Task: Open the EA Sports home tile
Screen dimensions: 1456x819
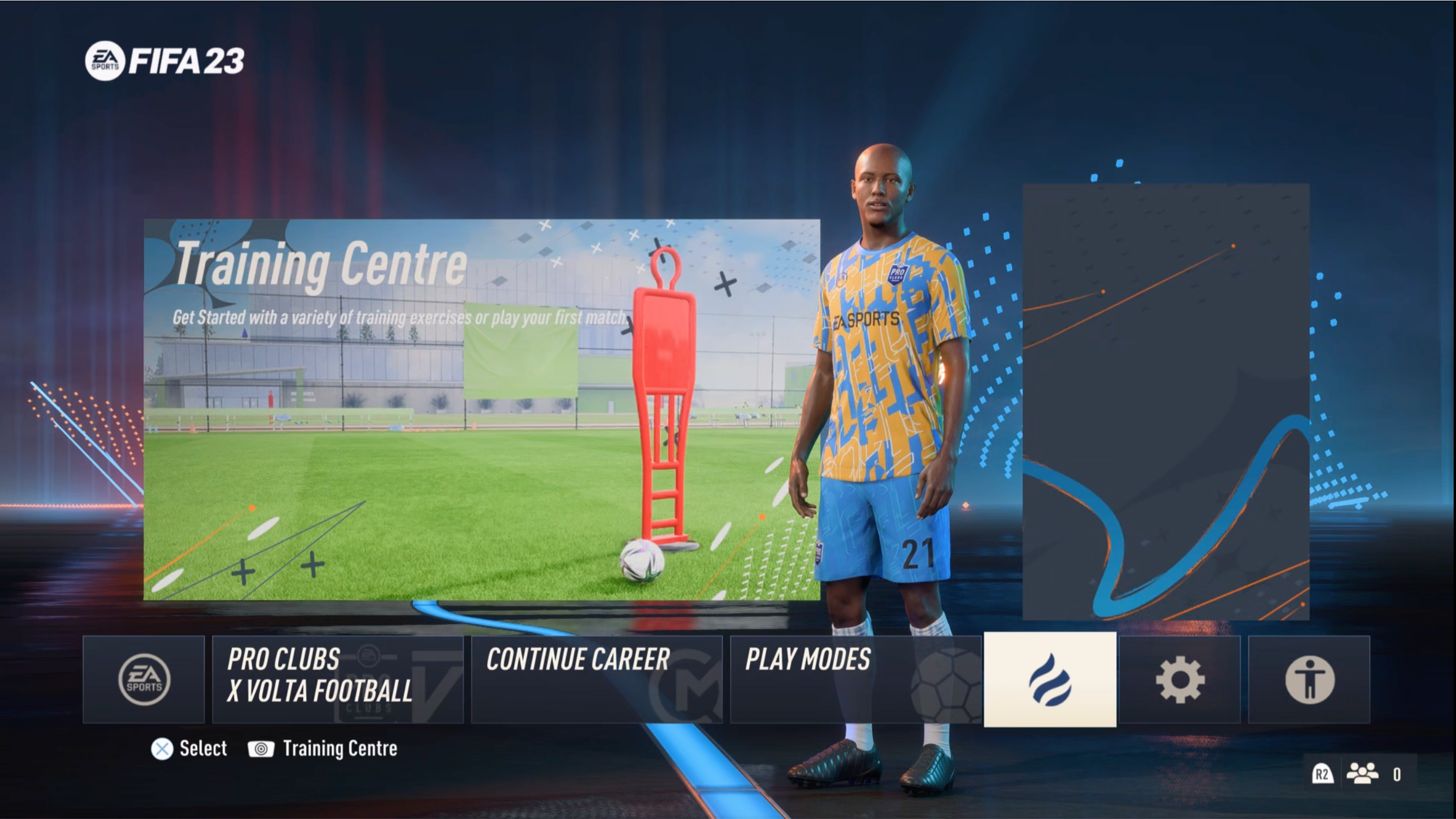Action: click(x=144, y=679)
